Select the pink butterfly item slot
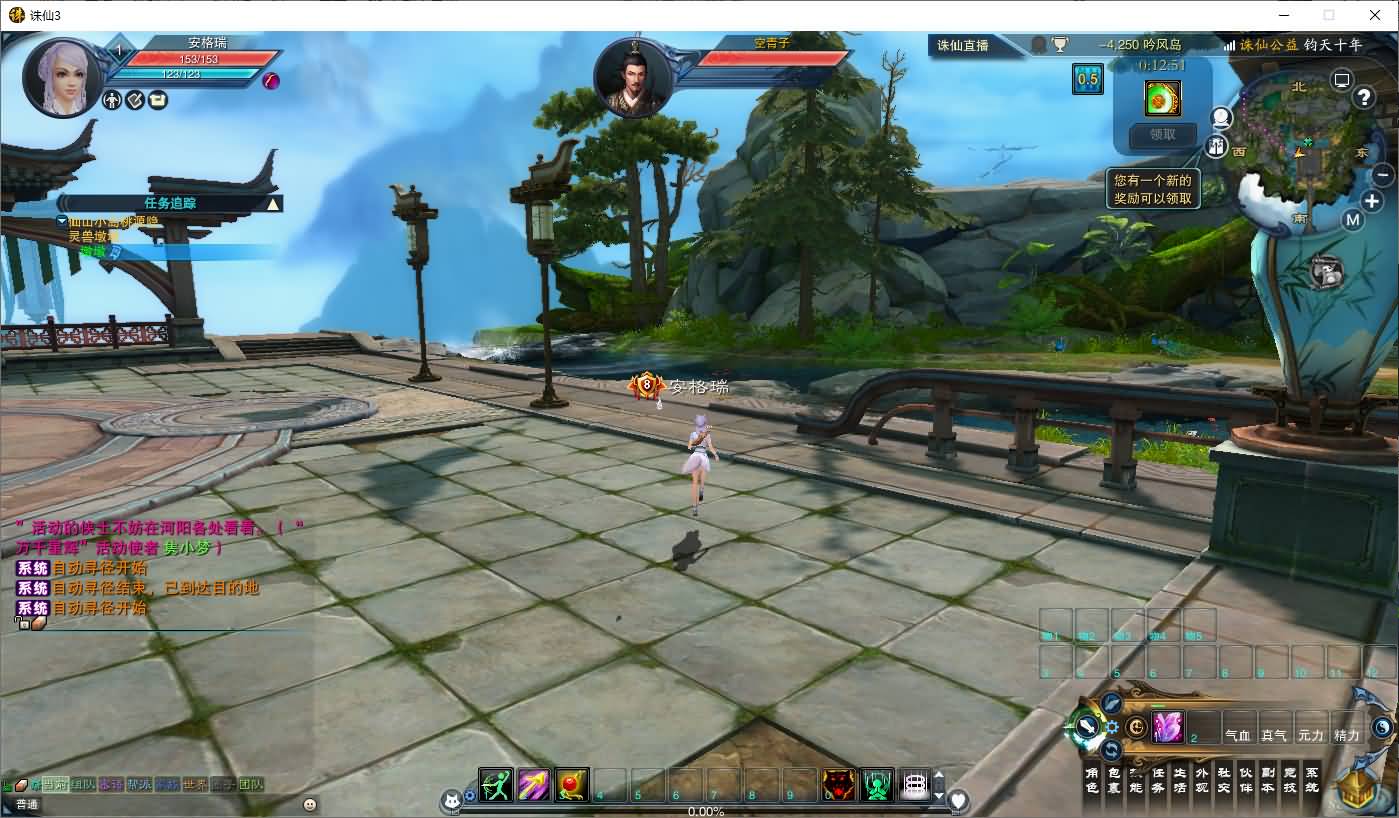 tap(1167, 727)
